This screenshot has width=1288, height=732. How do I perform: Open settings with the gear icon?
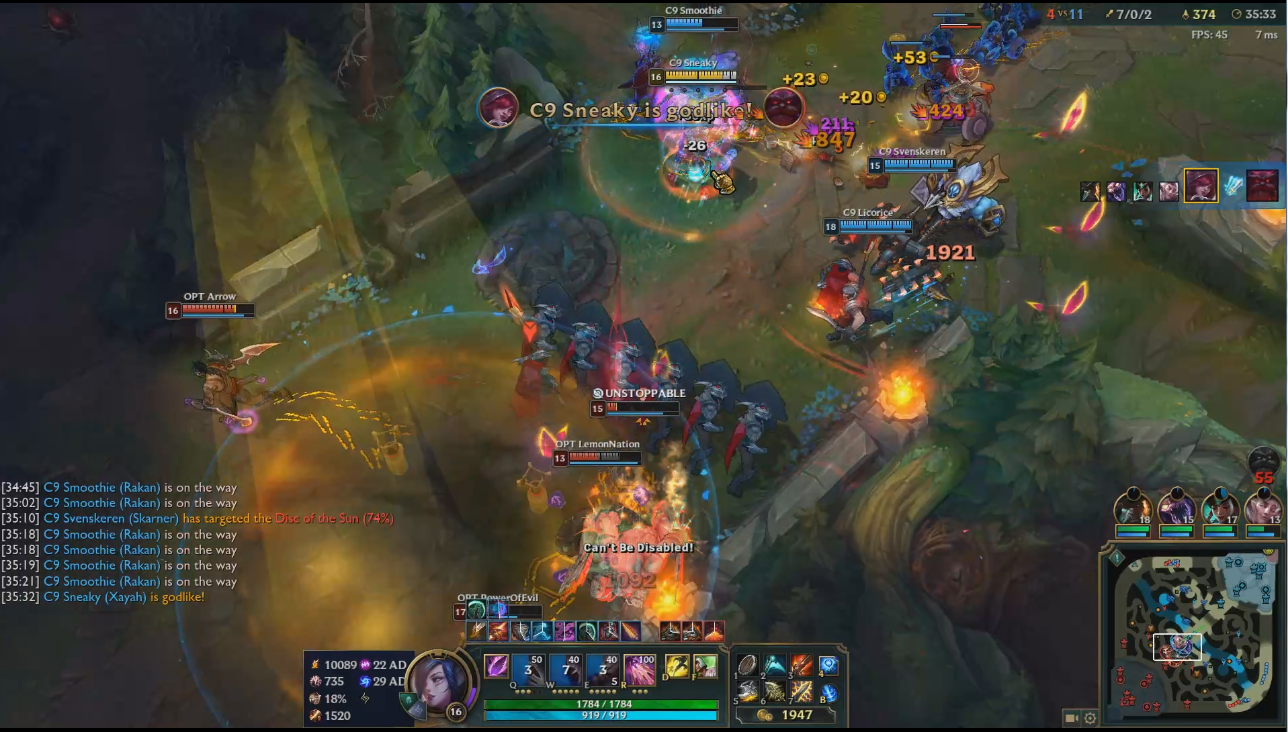[x=1090, y=717]
